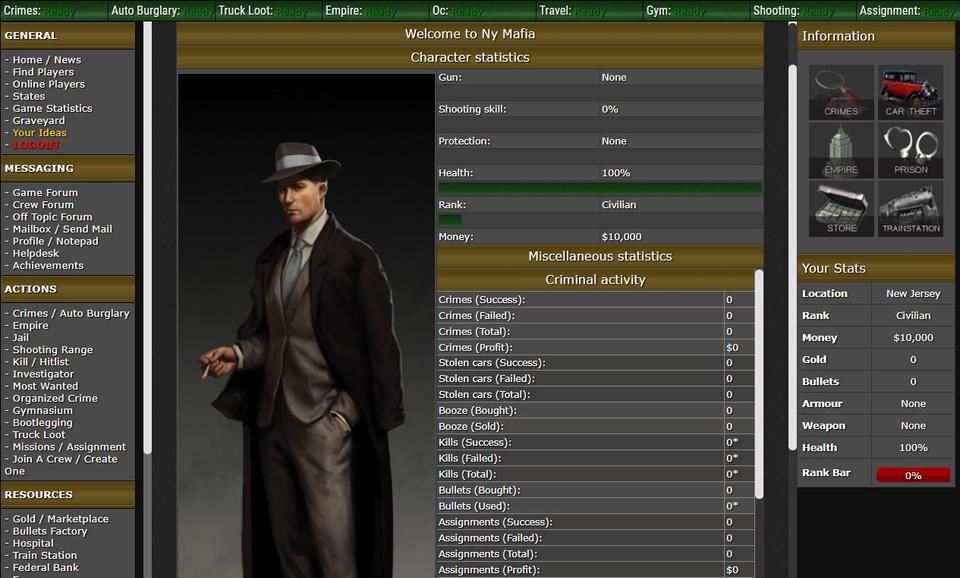Select the Trainstation locomotive icon
Screen dimensions: 960x578
(910, 208)
